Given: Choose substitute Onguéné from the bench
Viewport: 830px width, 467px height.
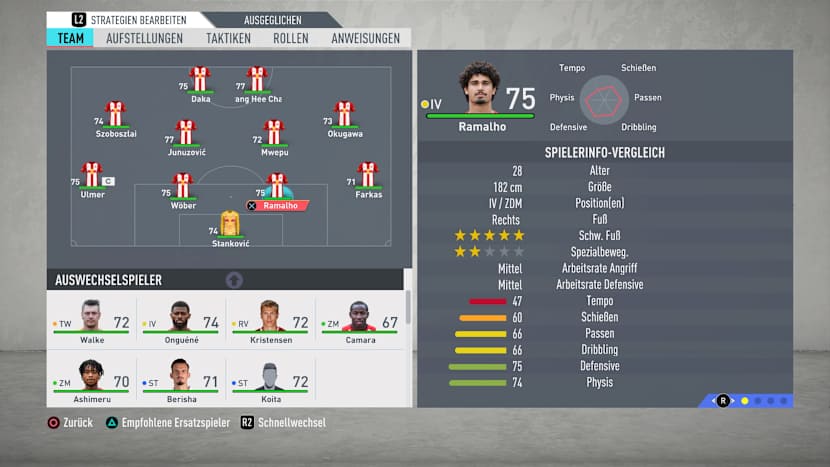Looking at the screenshot, I should 181,322.
